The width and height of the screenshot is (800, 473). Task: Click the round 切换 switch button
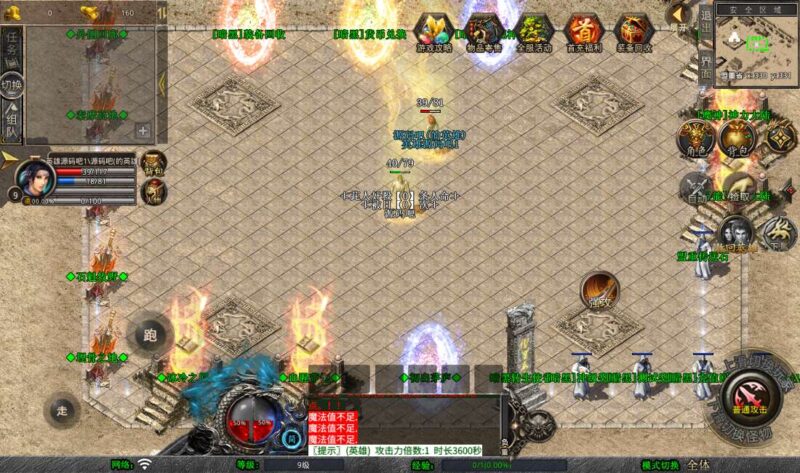[x=12, y=85]
